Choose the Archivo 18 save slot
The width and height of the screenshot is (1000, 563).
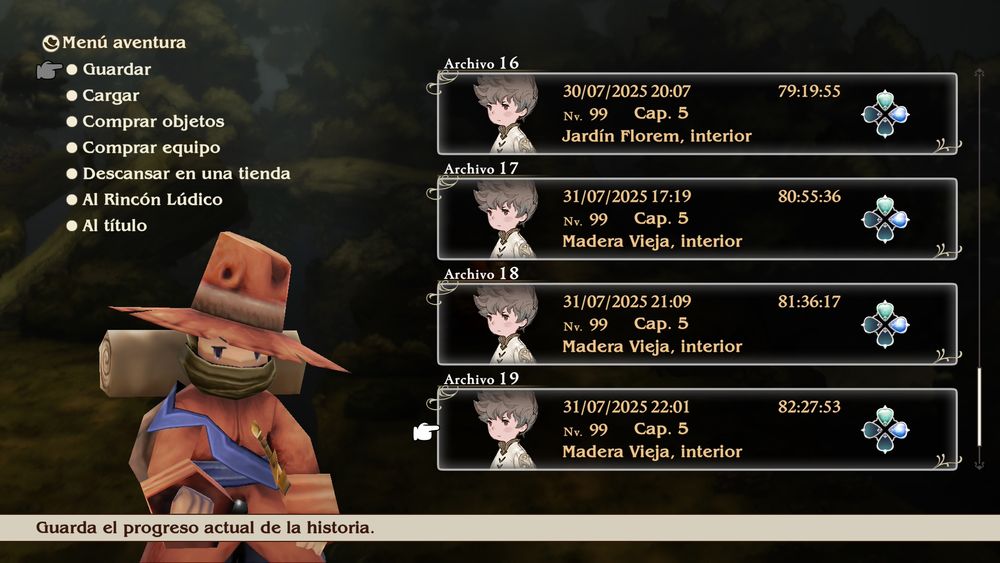(x=696, y=324)
